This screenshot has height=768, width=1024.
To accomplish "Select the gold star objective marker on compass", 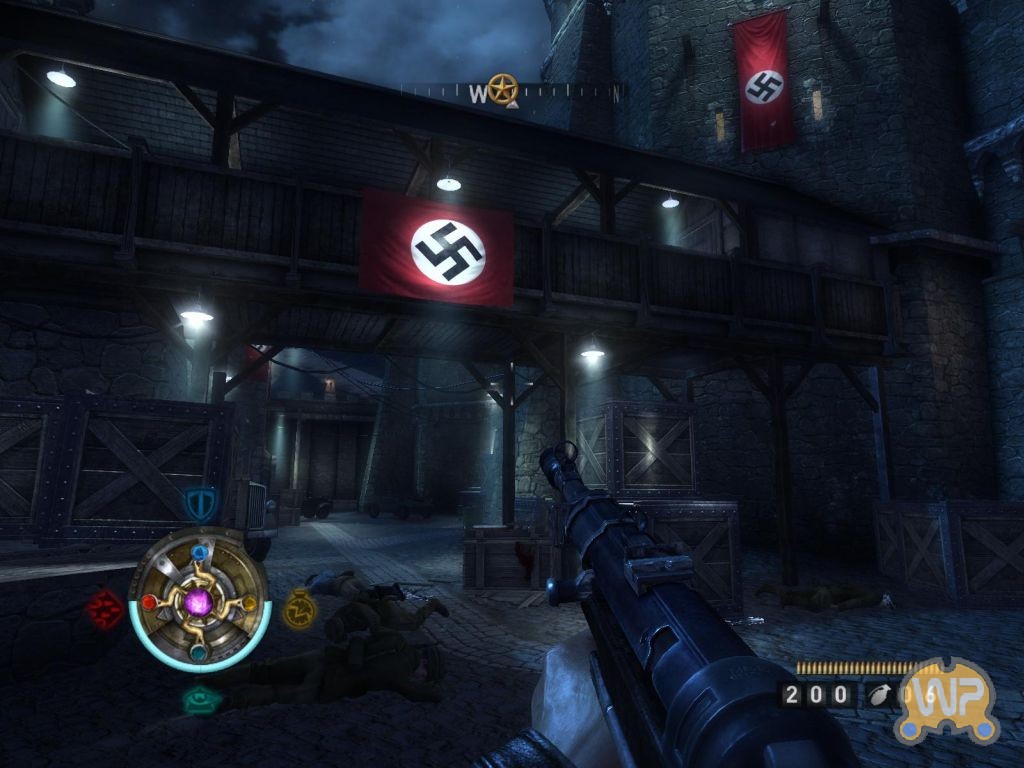I will pyautogui.click(x=502, y=89).
